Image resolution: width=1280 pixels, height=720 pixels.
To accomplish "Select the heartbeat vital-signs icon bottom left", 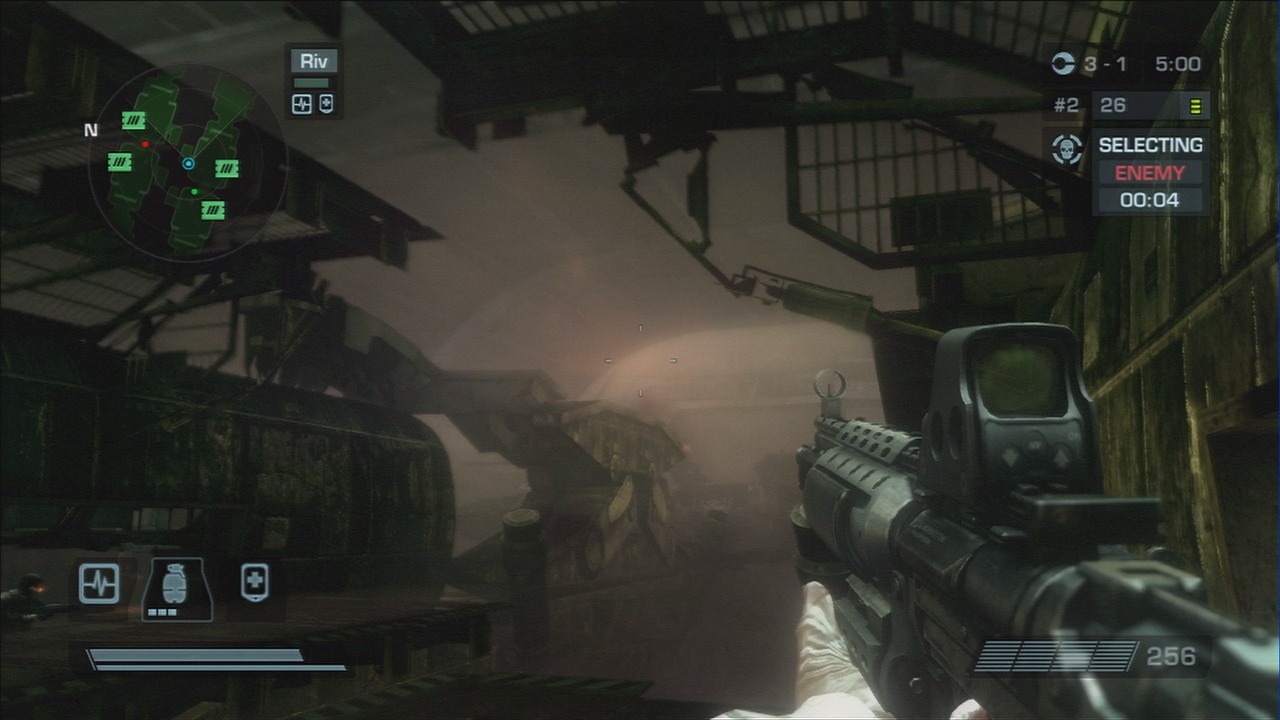I will [100, 584].
